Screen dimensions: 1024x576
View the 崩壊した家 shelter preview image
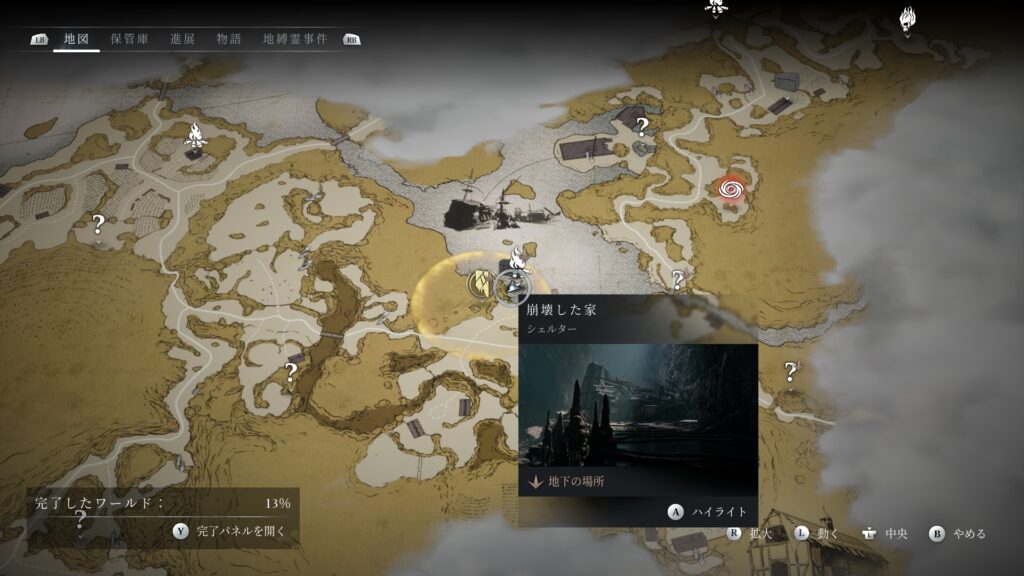[638, 405]
